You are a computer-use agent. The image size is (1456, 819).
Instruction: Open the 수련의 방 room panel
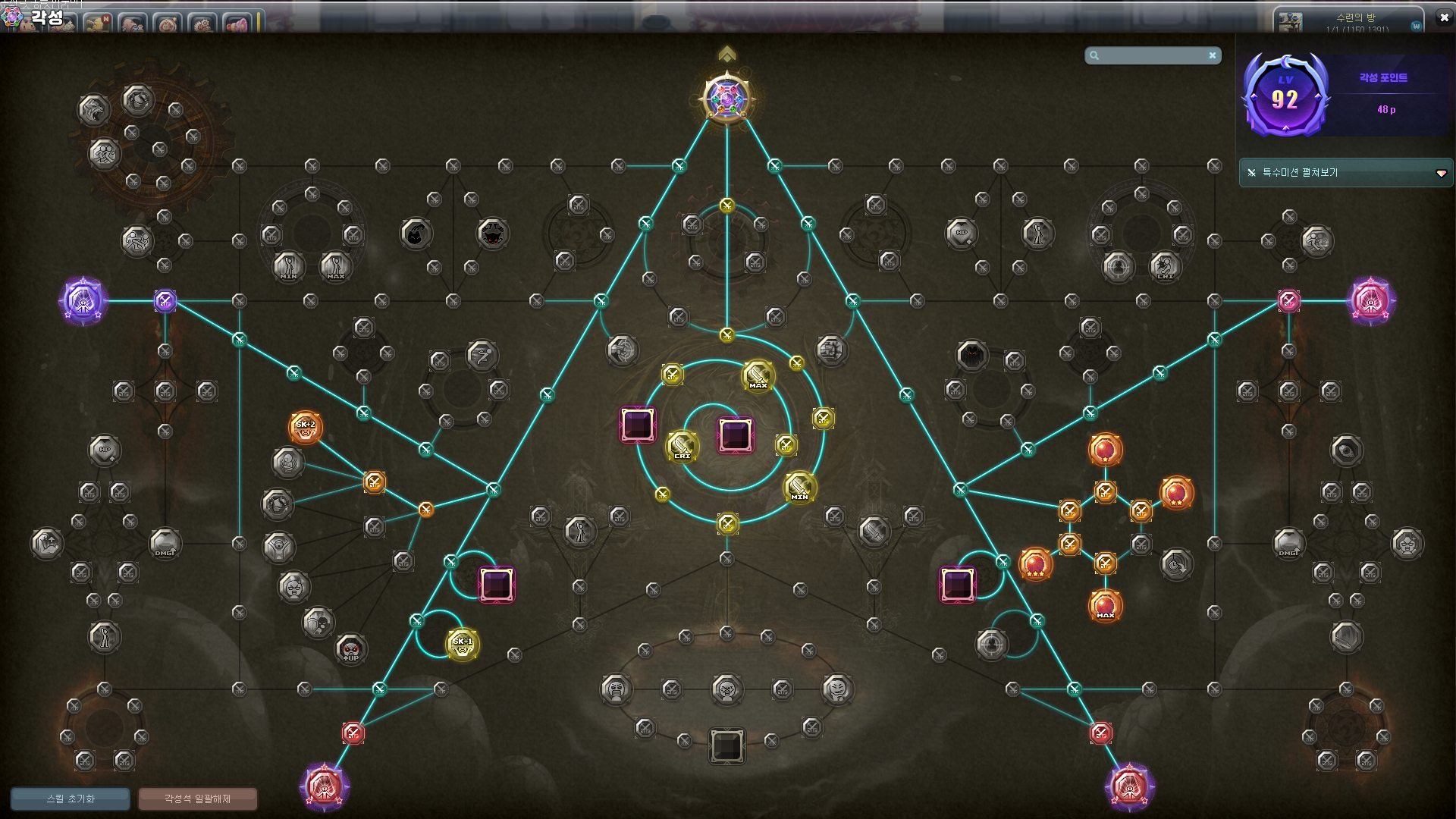[x=1350, y=20]
